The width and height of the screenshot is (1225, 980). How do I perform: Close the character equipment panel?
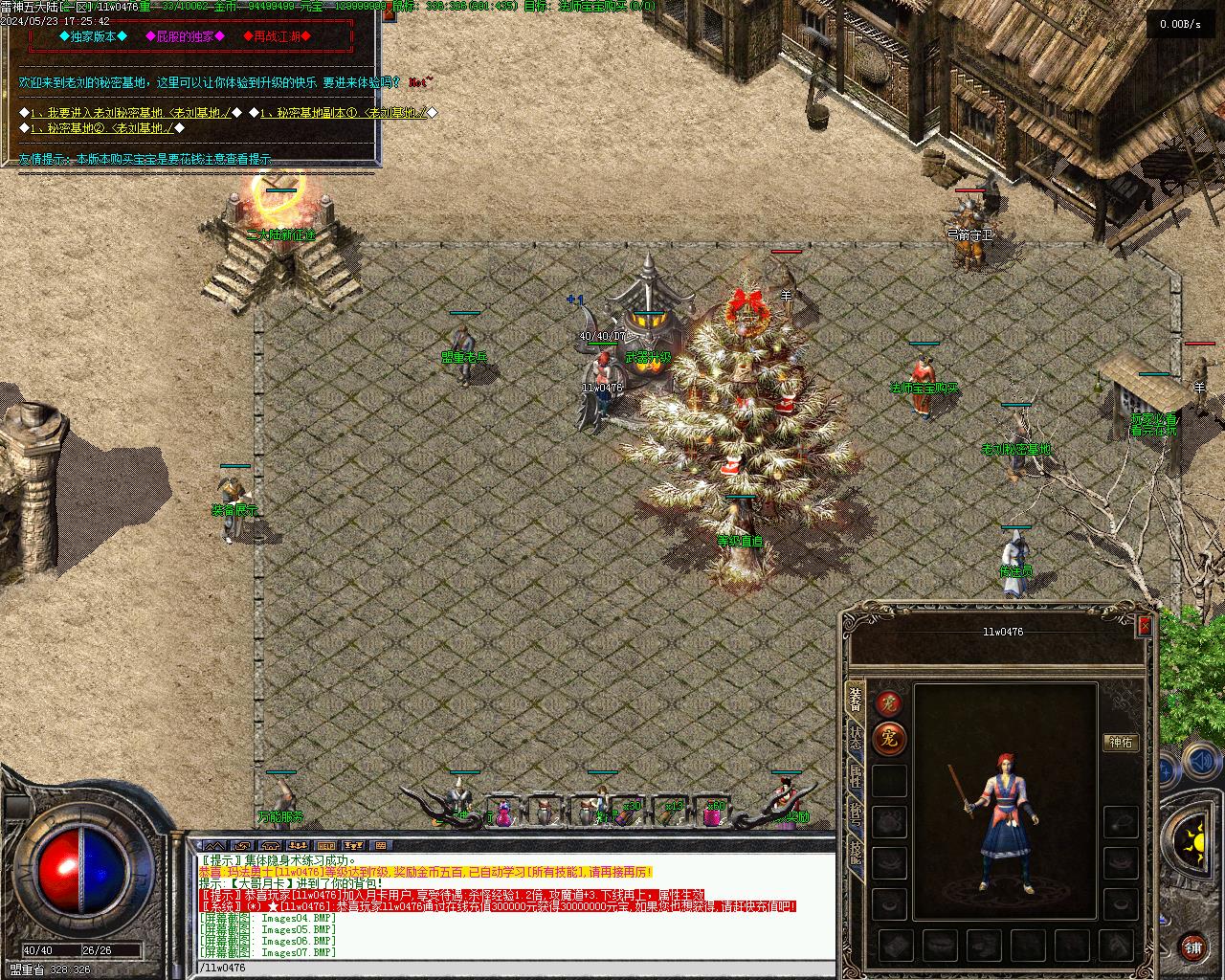1145,626
